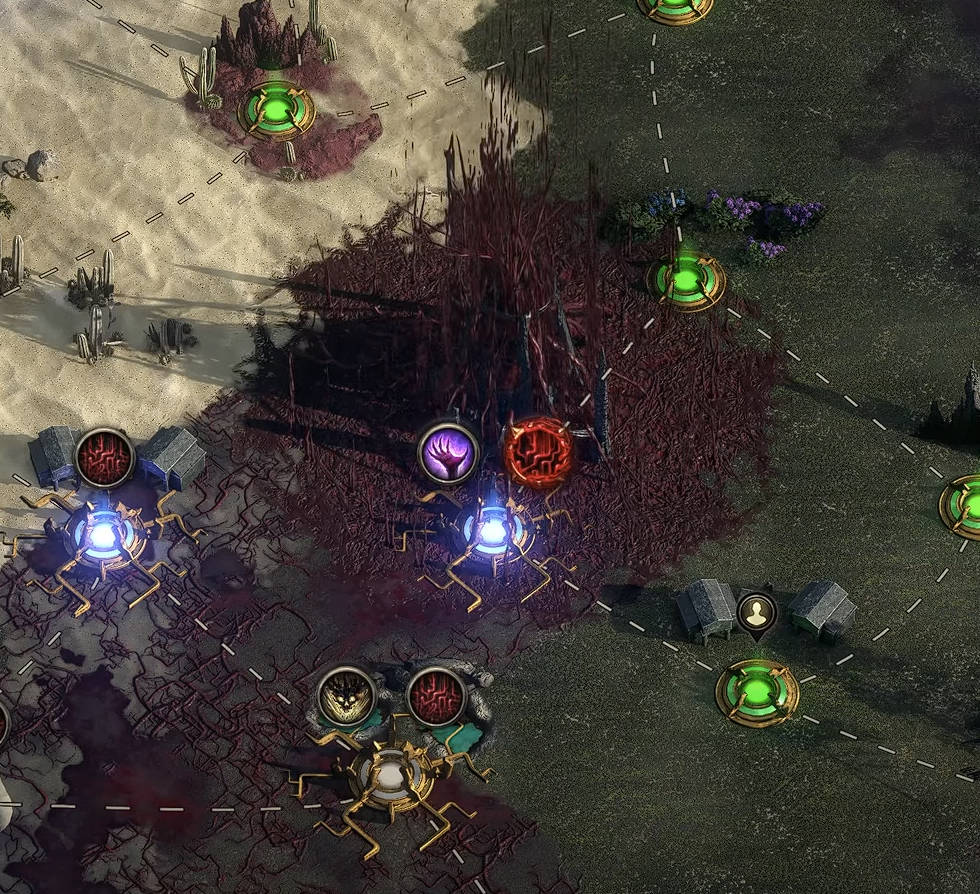
Task: Select the blue node below the purple hand icon
Action: [x=491, y=531]
